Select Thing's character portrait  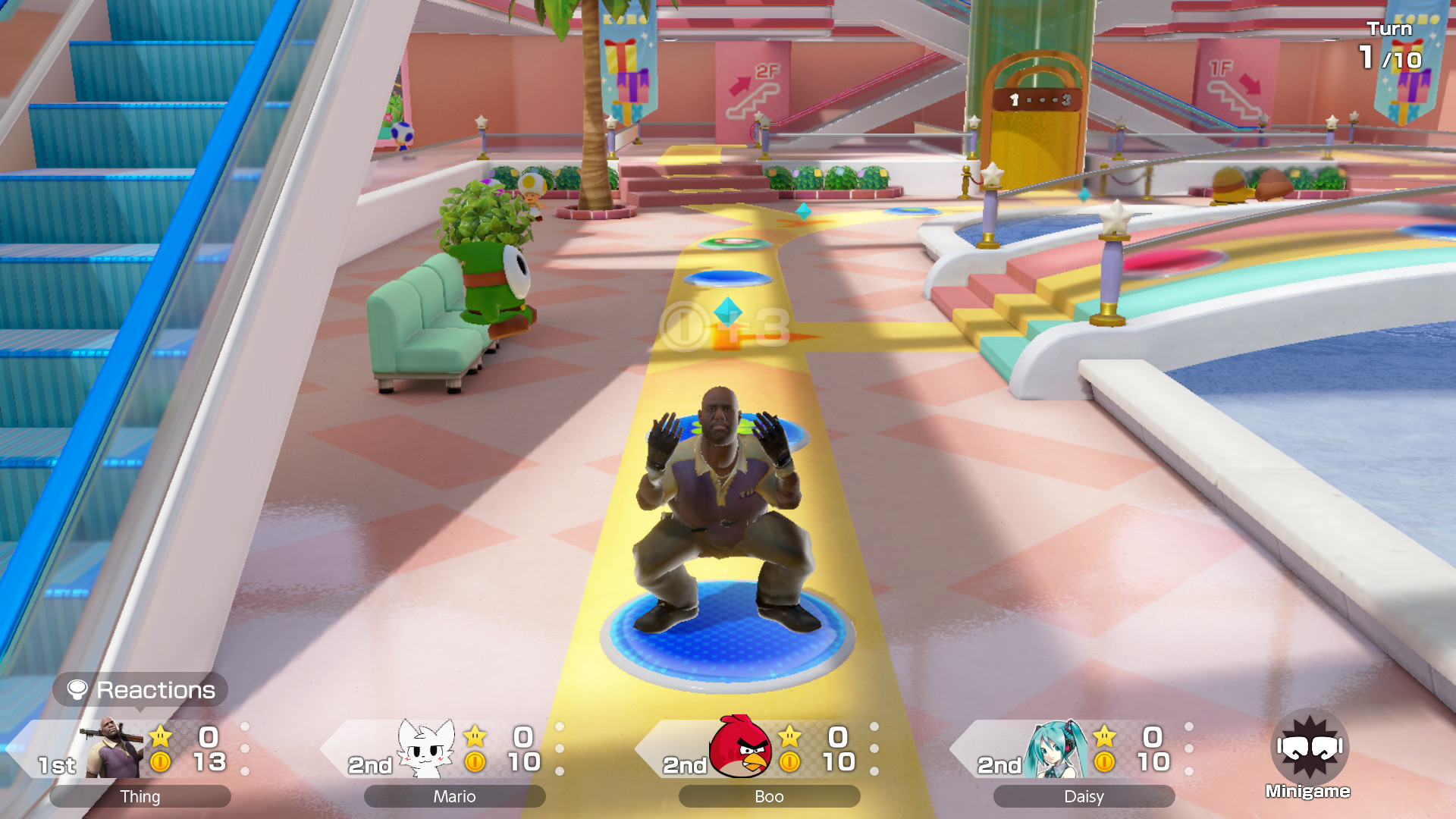[x=114, y=747]
